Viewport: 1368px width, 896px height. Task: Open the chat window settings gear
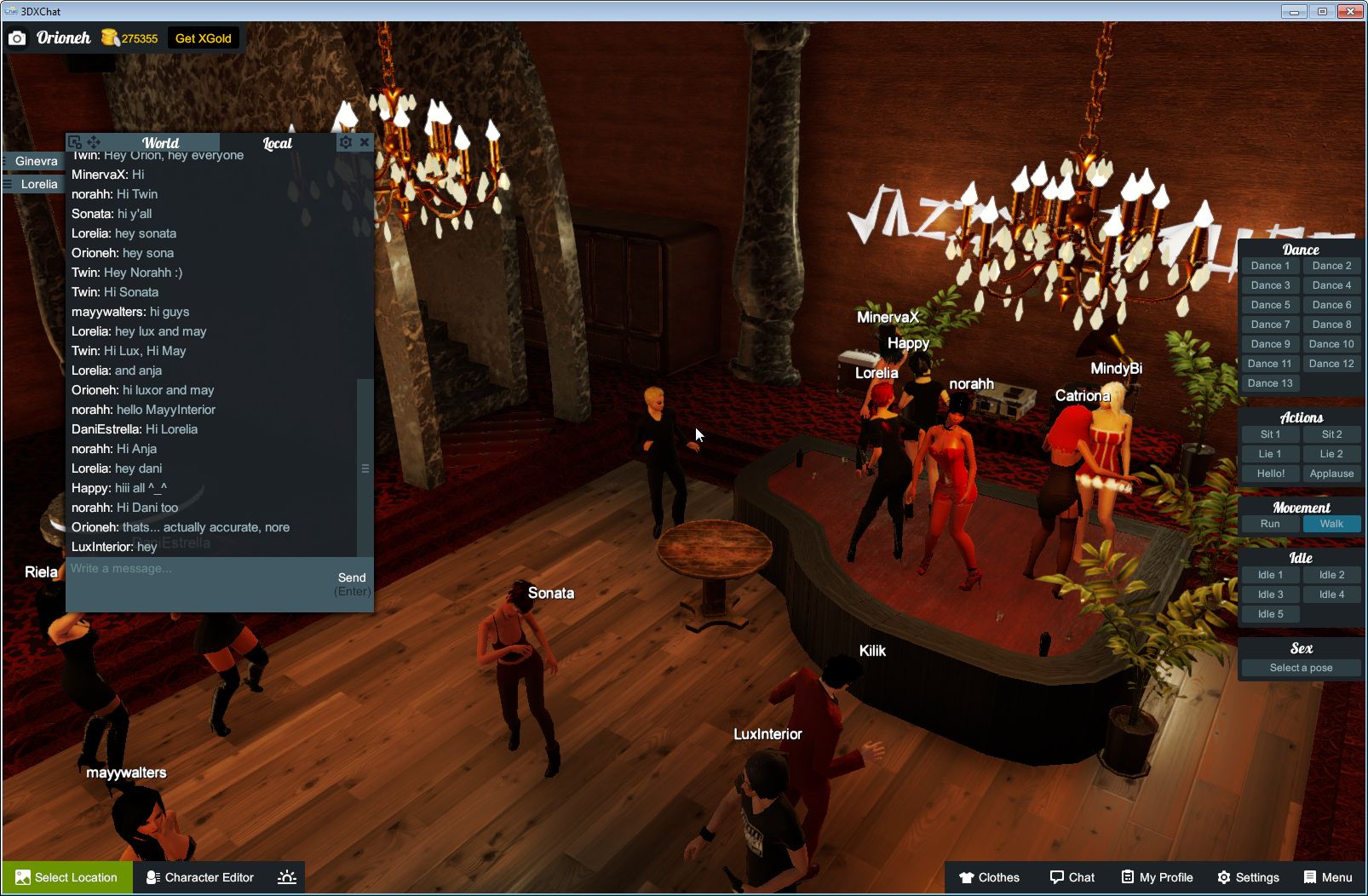pos(345,142)
